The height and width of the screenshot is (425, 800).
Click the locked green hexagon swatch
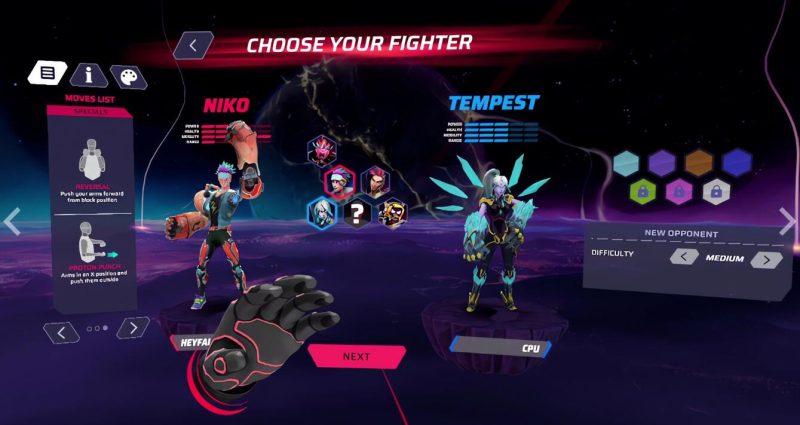(641, 190)
